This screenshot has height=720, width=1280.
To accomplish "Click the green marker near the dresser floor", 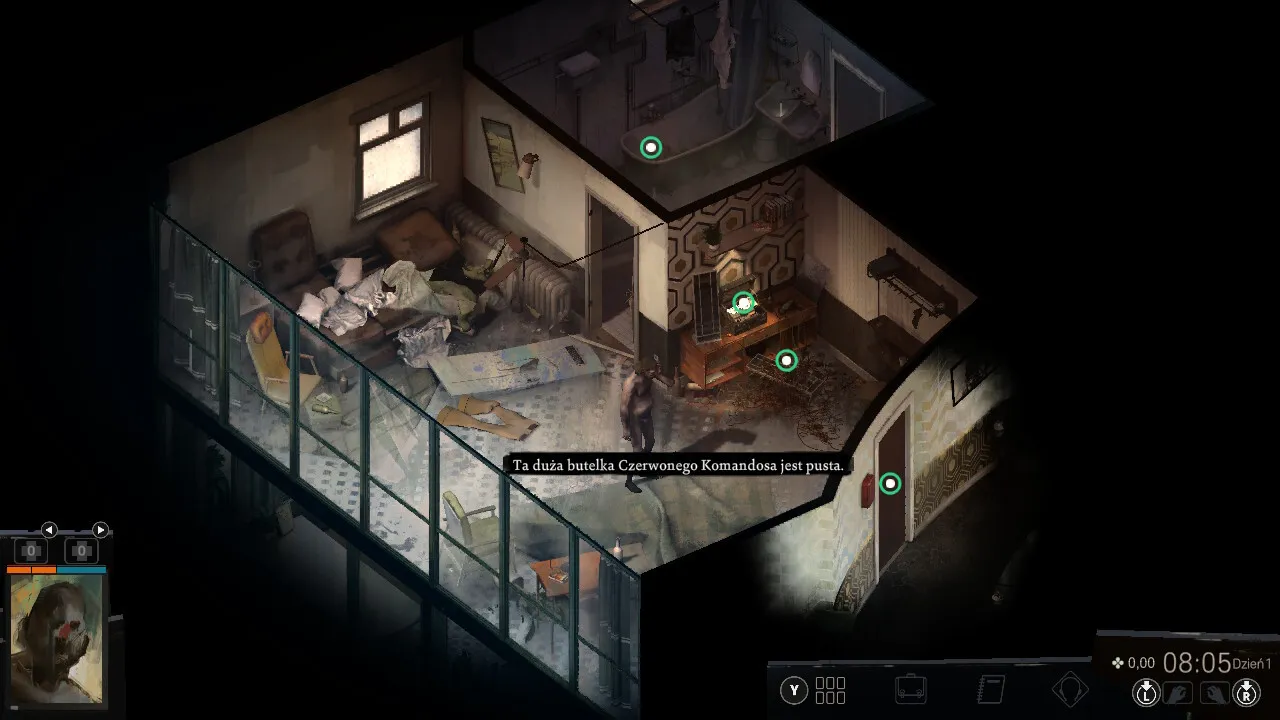I will (x=786, y=360).
